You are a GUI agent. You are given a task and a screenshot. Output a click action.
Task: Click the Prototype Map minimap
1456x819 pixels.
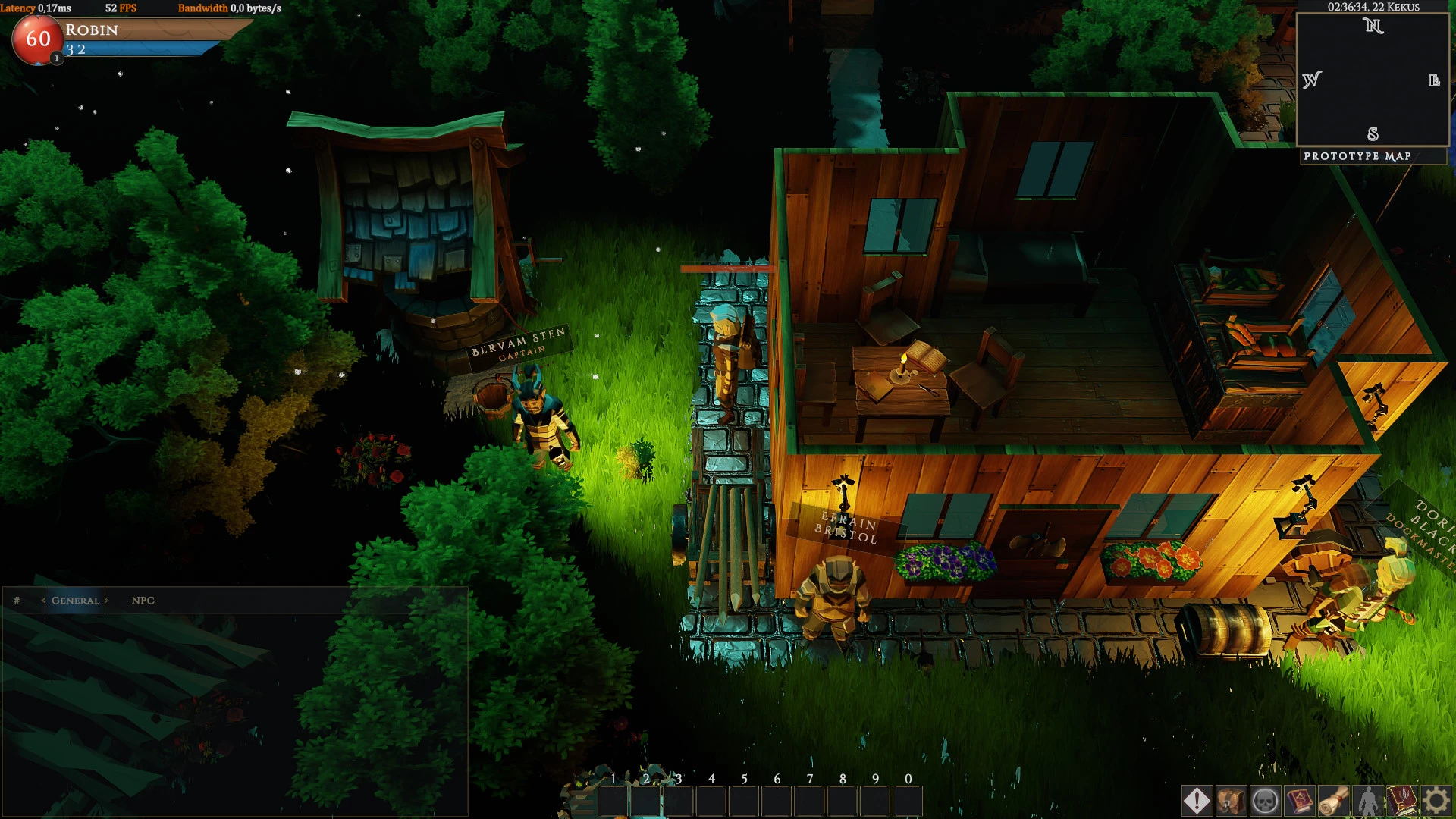(x=1373, y=80)
